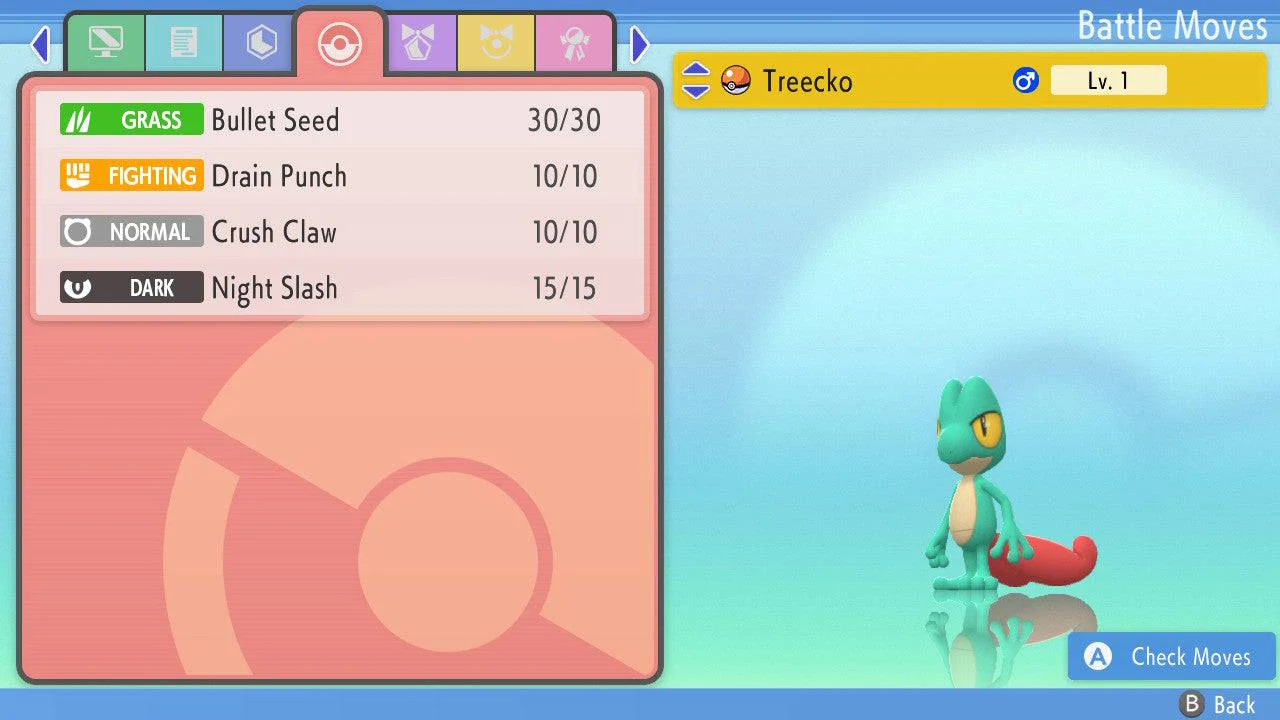Open the pink ribbon tab
Image resolution: width=1280 pixels, height=720 pixels.
tap(574, 43)
